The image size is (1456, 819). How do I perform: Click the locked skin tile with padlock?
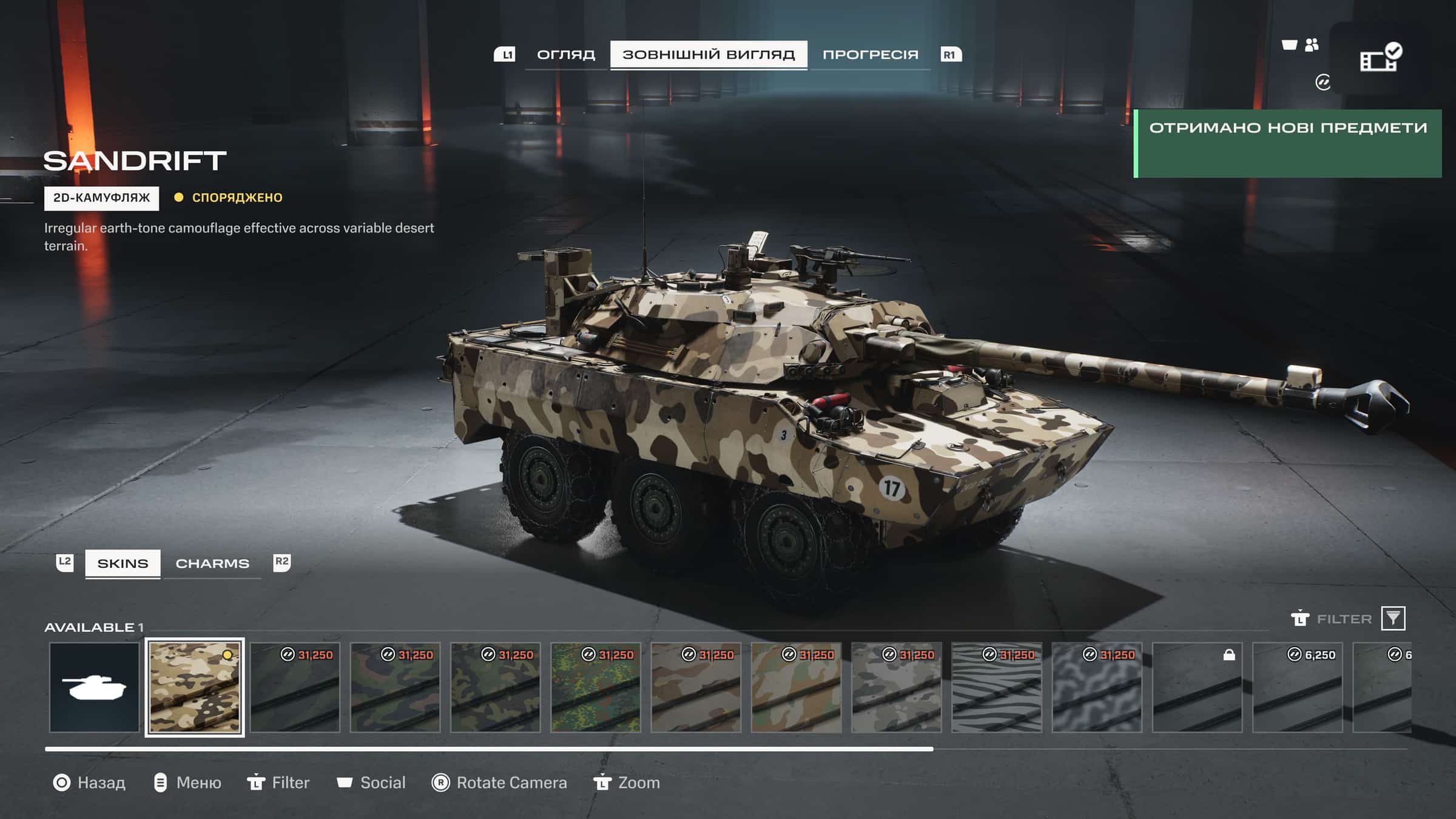click(1197, 687)
